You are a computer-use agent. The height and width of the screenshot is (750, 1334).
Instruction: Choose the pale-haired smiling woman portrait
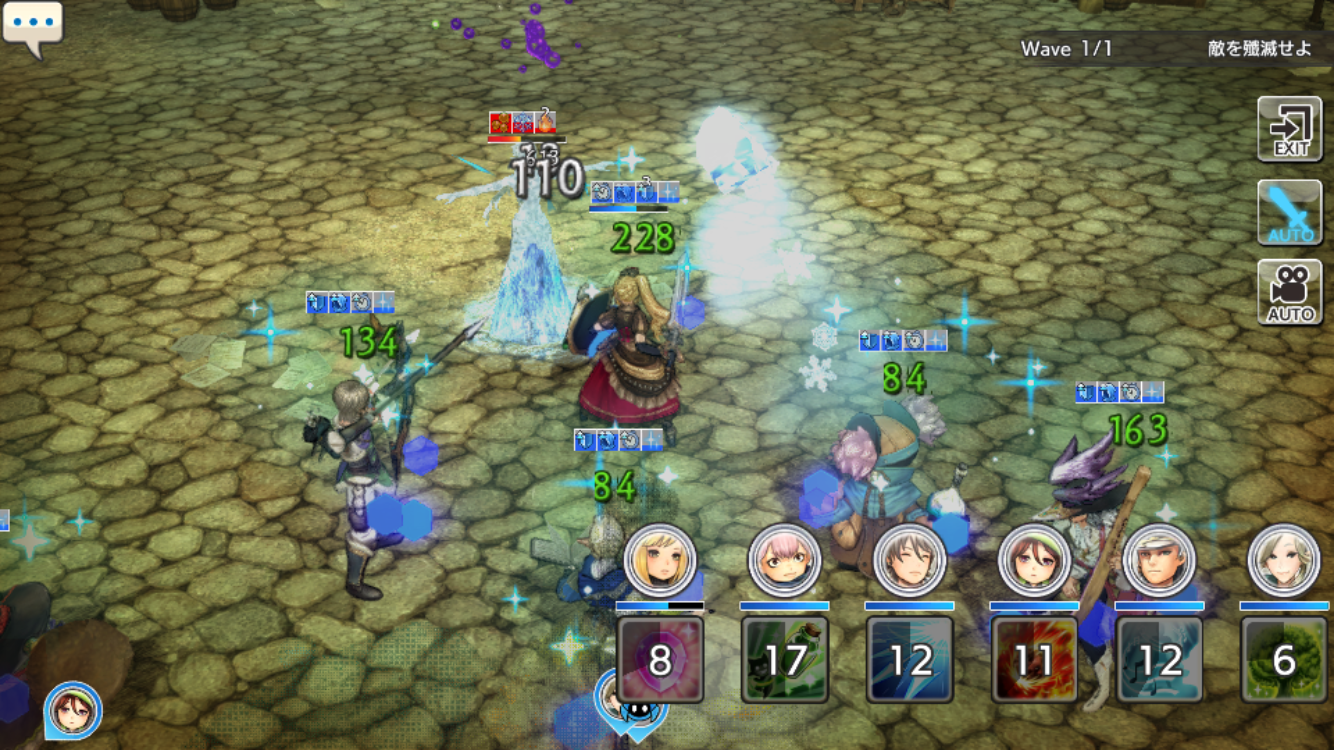1284,560
